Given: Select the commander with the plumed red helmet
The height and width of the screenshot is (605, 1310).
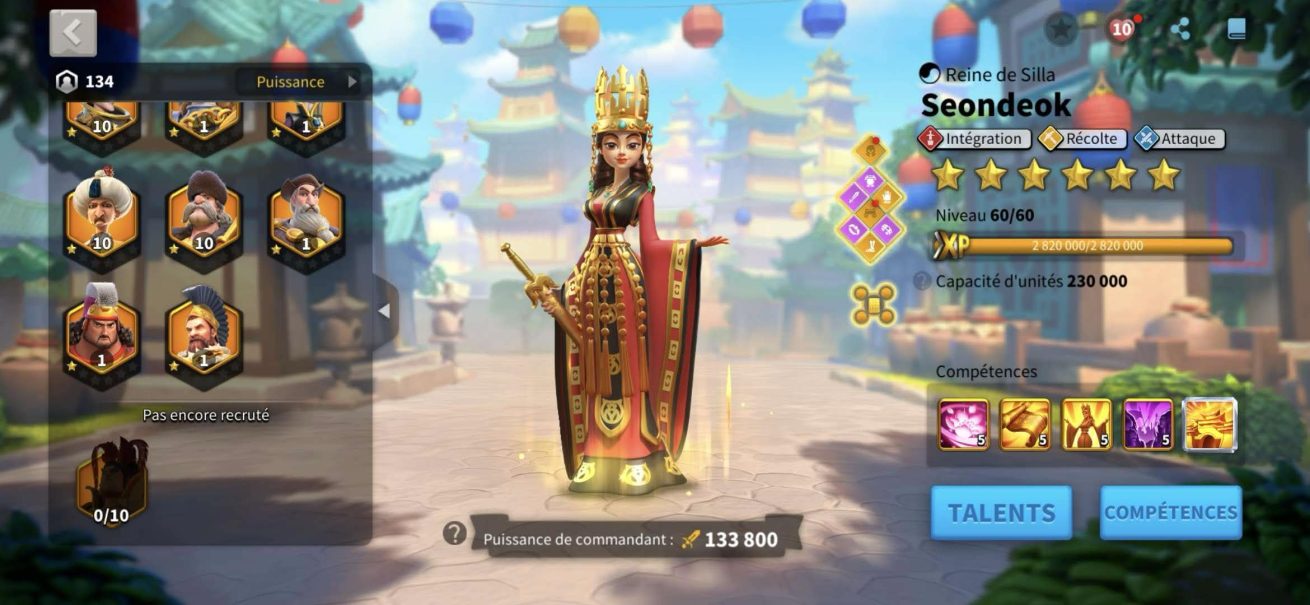Looking at the screenshot, I should click(102, 330).
